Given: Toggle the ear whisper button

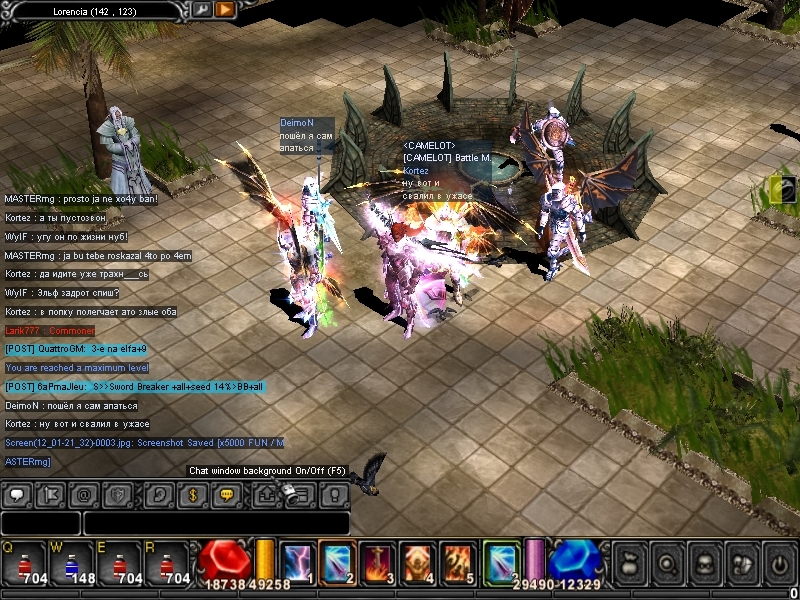Looking at the screenshot, I should coord(159,494).
